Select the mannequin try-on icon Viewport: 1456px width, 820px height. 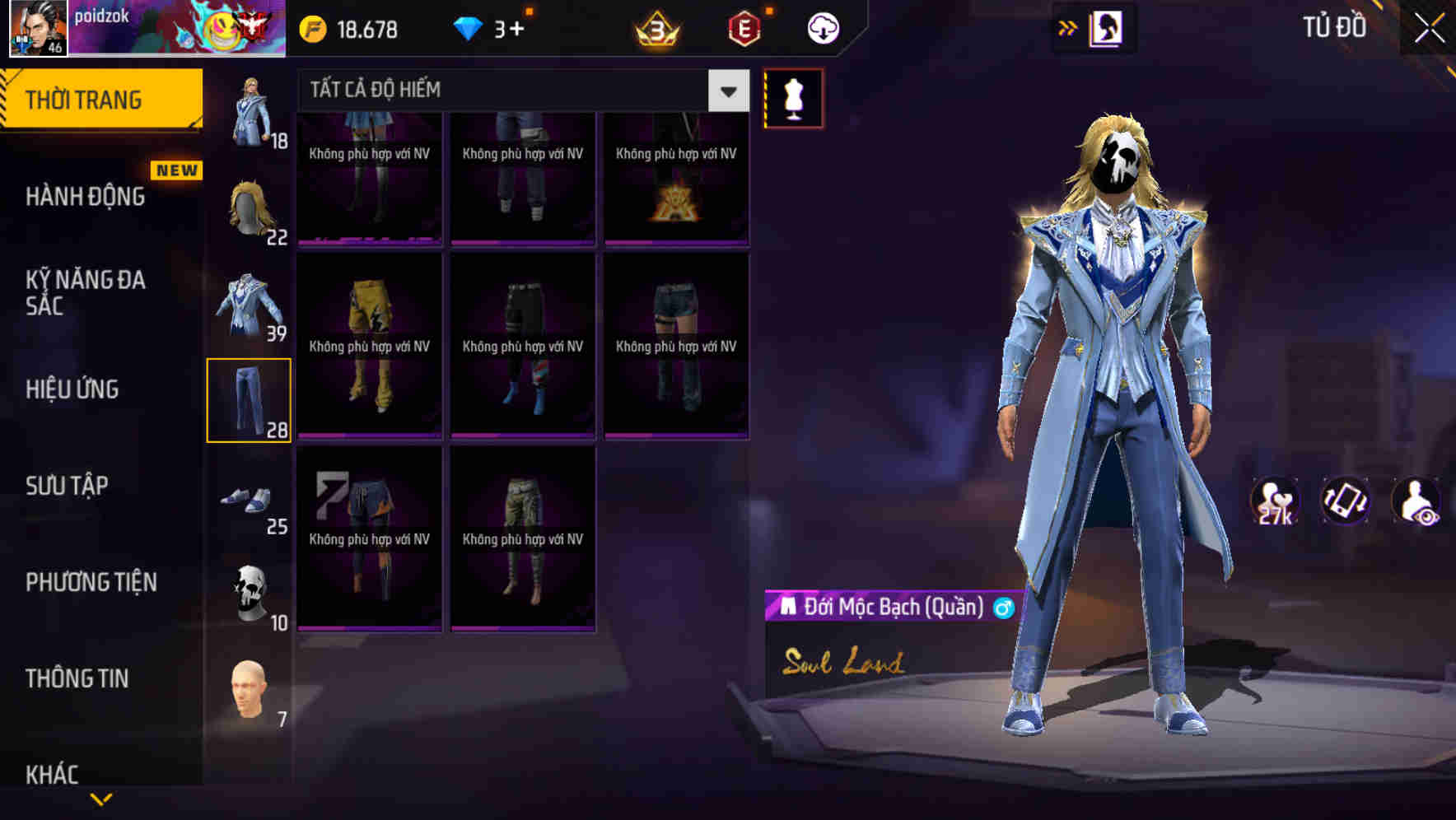(x=793, y=97)
